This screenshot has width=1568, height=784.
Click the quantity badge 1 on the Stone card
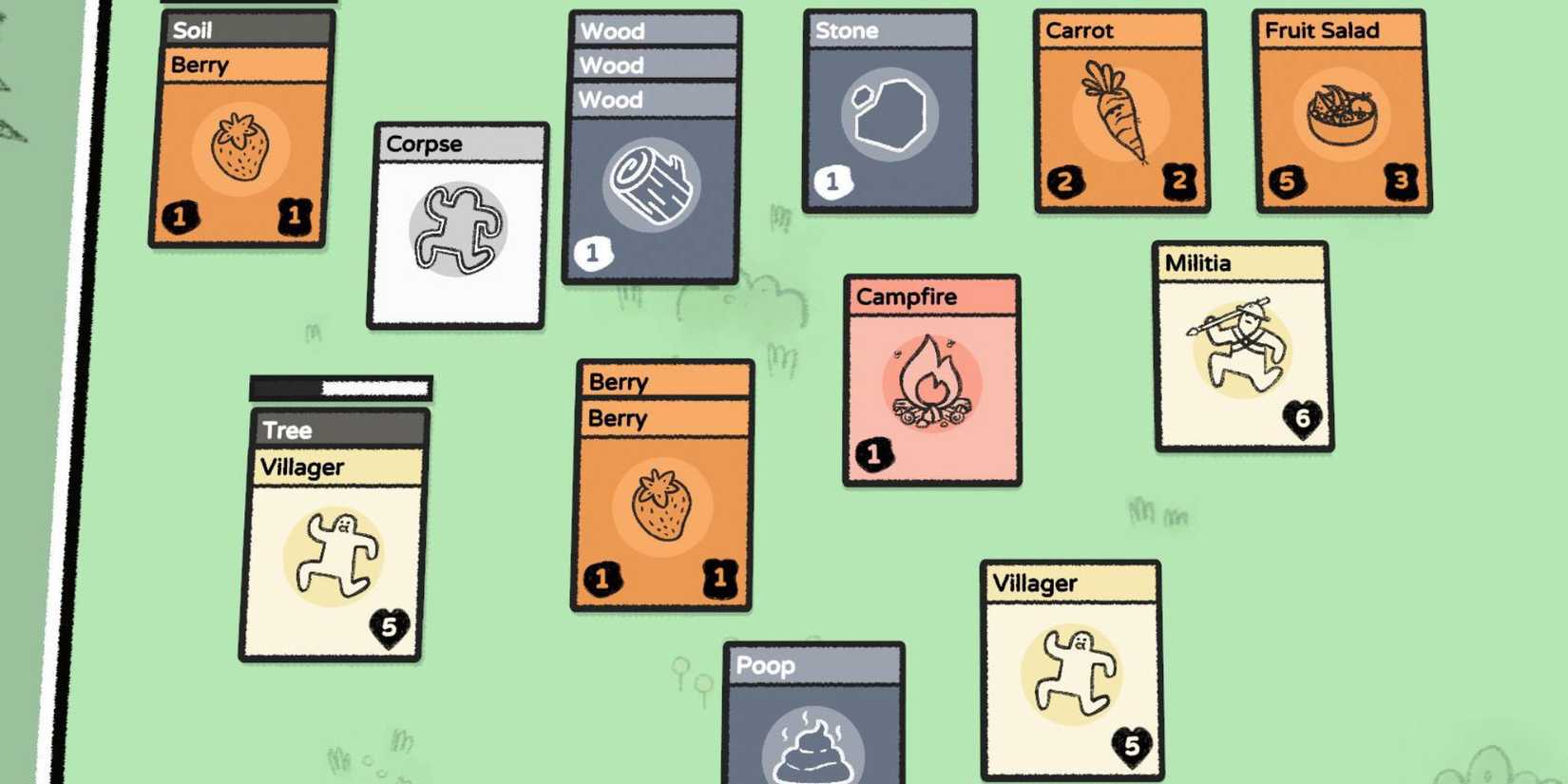click(x=831, y=181)
